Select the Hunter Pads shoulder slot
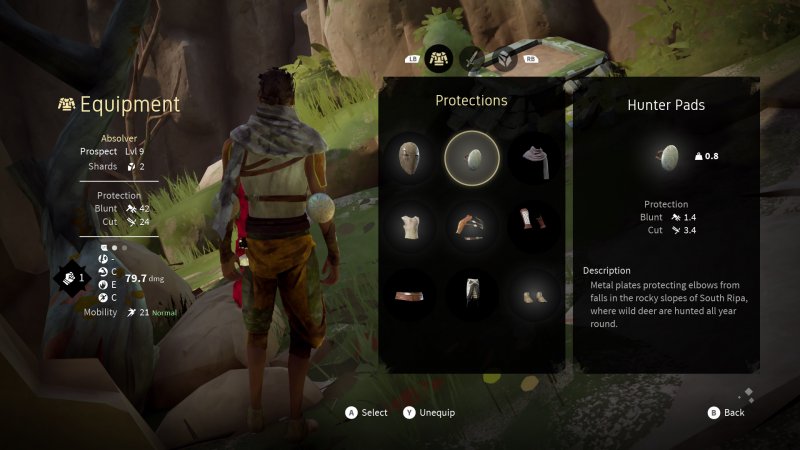 point(472,158)
